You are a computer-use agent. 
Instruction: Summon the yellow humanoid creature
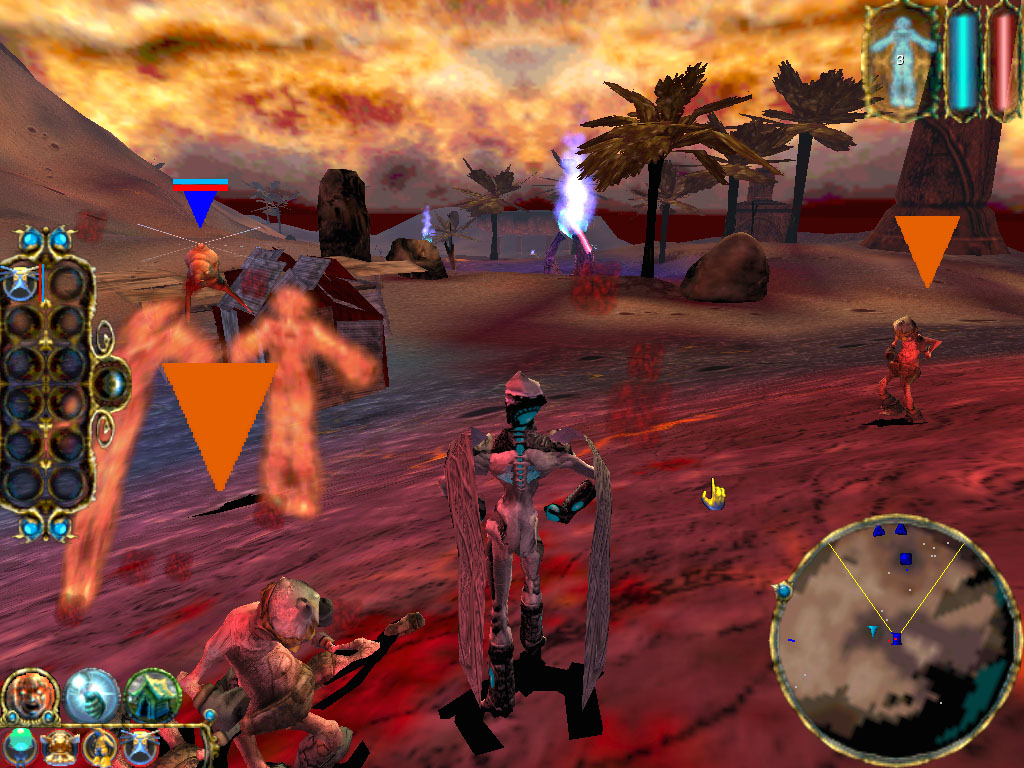tap(100, 746)
